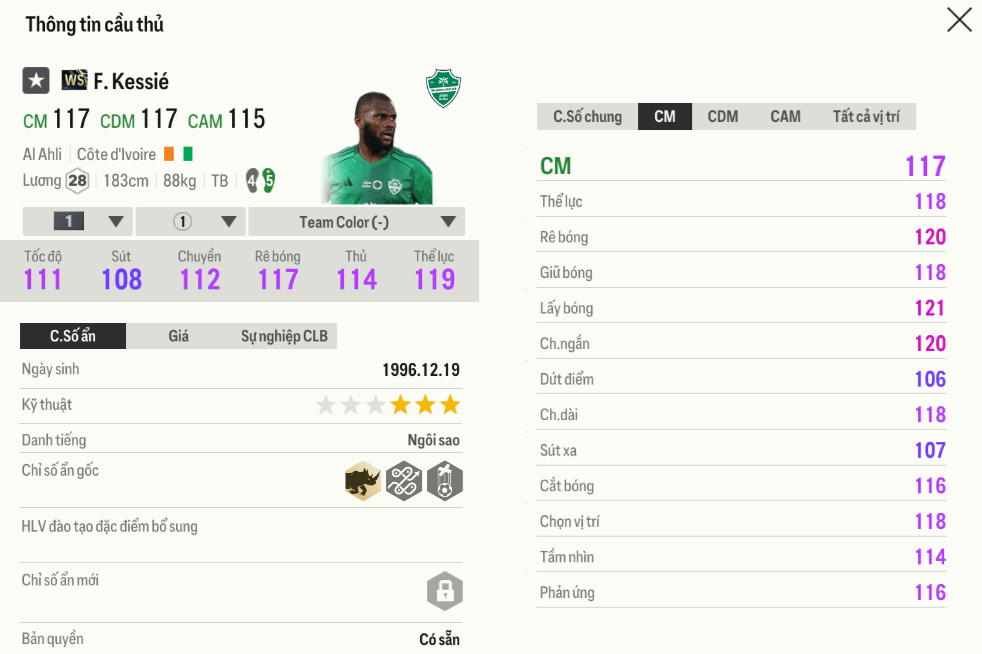Open the circled 1 level dropdown
This screenshot has width=982, height=654.
(x=190, y=222)
